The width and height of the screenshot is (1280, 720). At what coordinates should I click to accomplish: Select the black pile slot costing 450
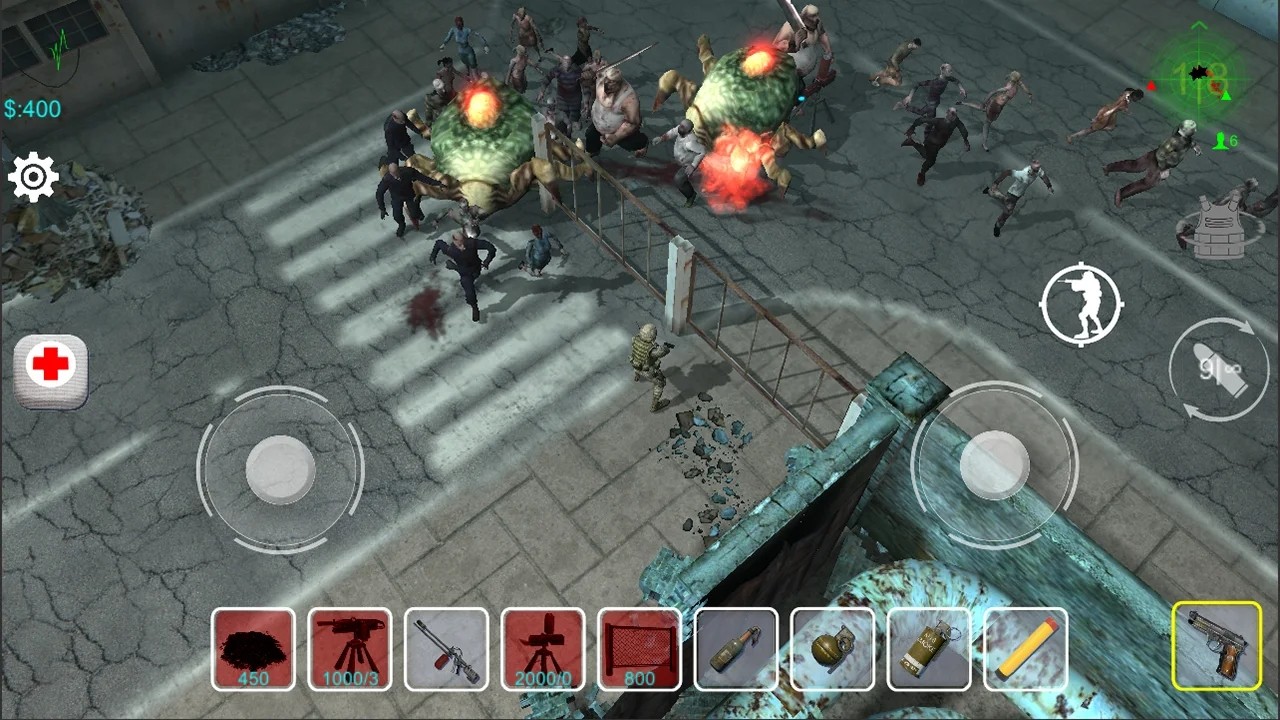(253, 649)
